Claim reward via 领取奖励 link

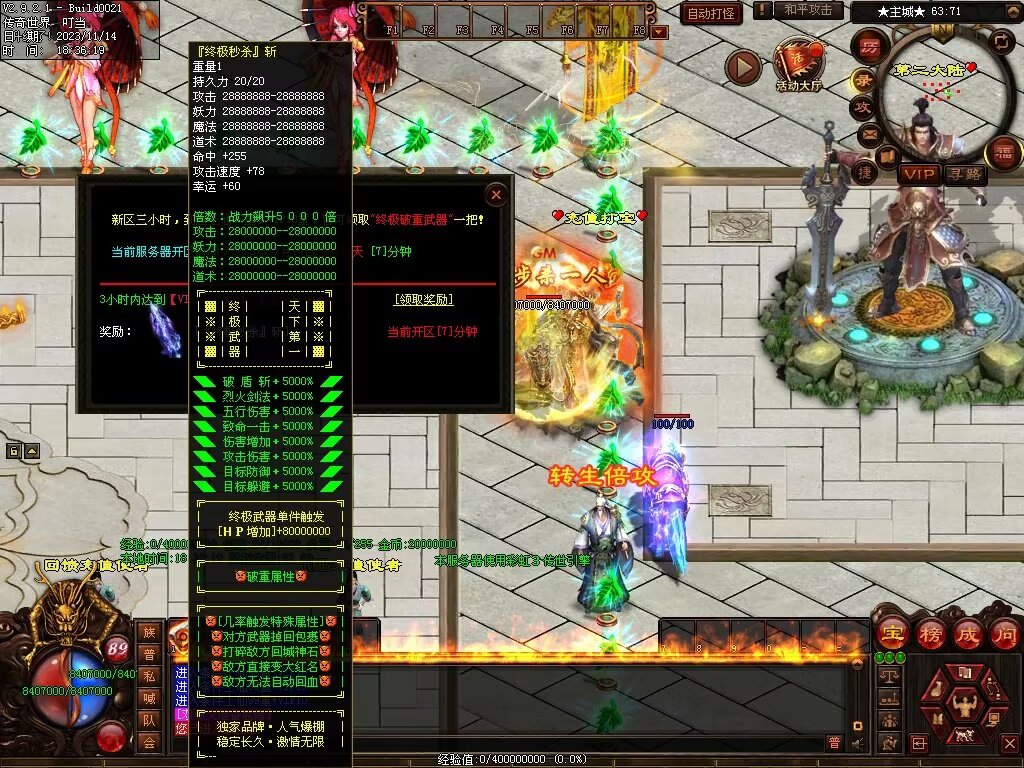coord(423,299)
